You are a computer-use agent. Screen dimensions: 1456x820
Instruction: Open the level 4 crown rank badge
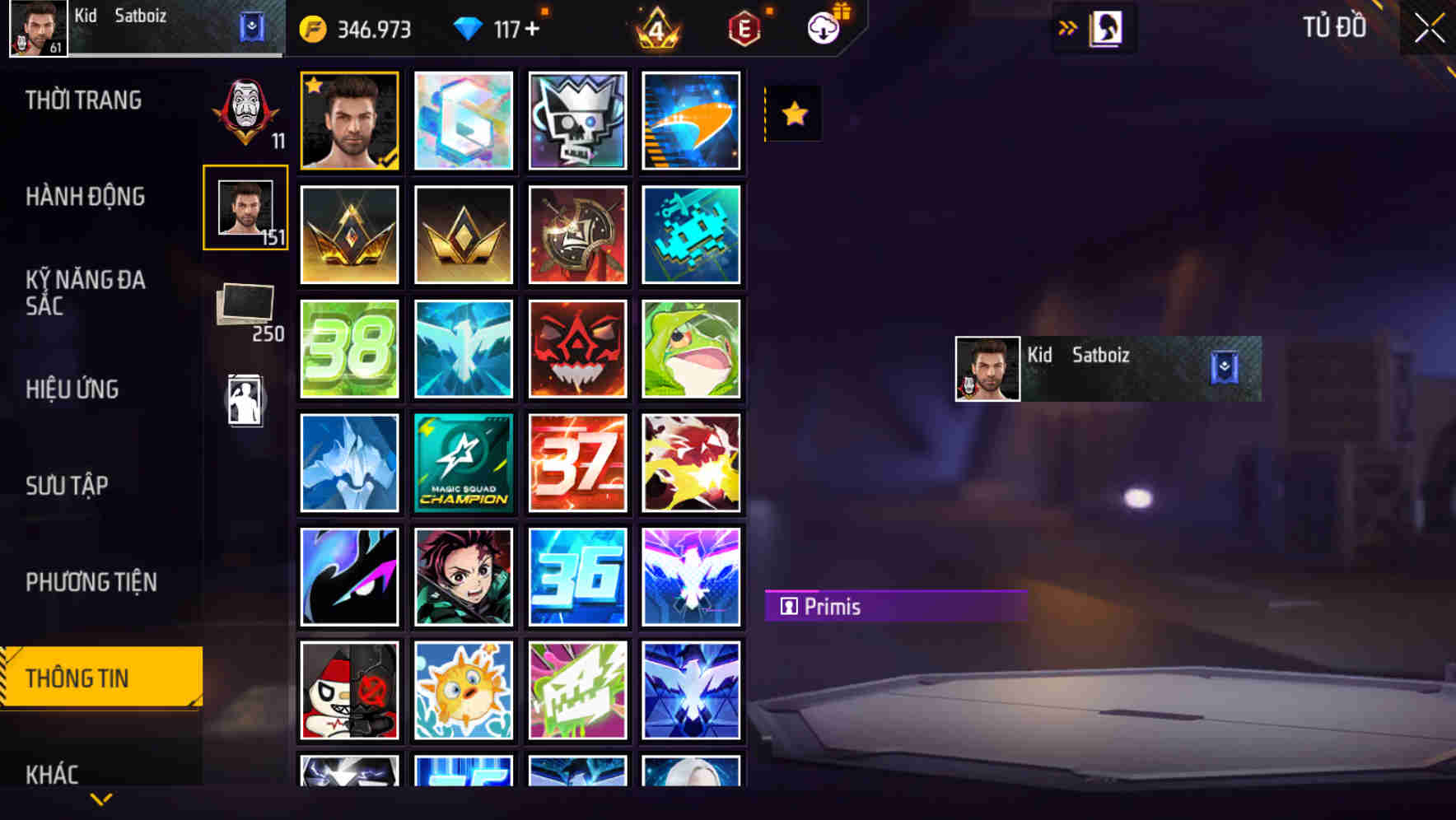[655, 27]
